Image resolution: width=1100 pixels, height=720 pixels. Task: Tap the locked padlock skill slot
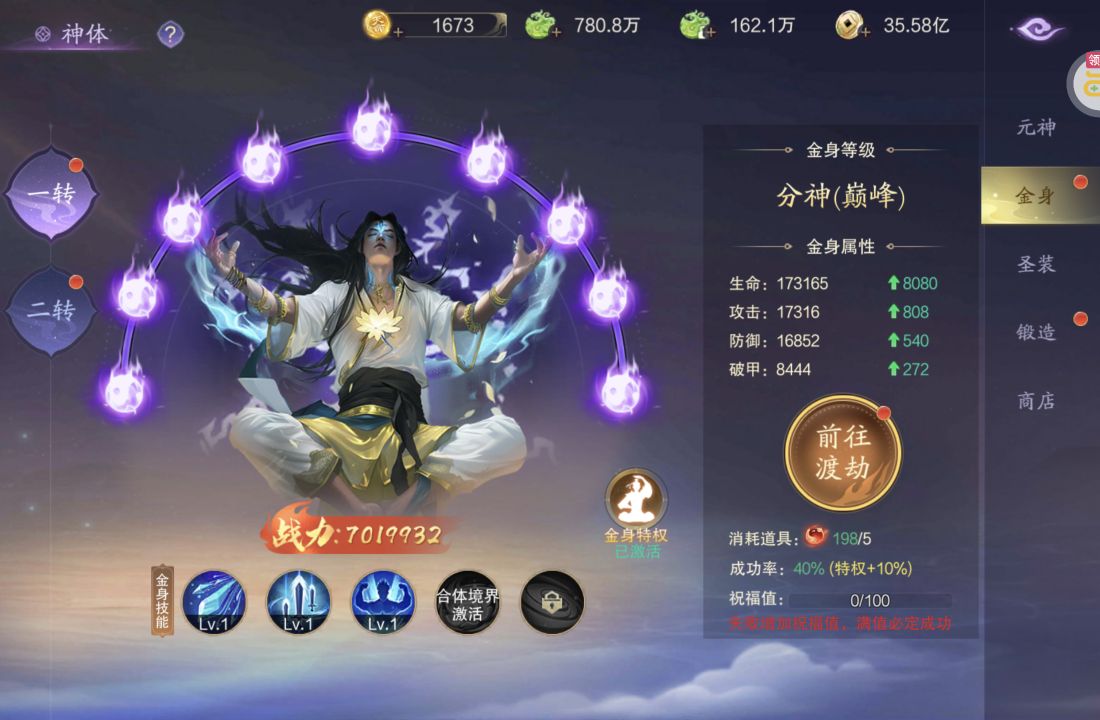[x=552, y=602]
